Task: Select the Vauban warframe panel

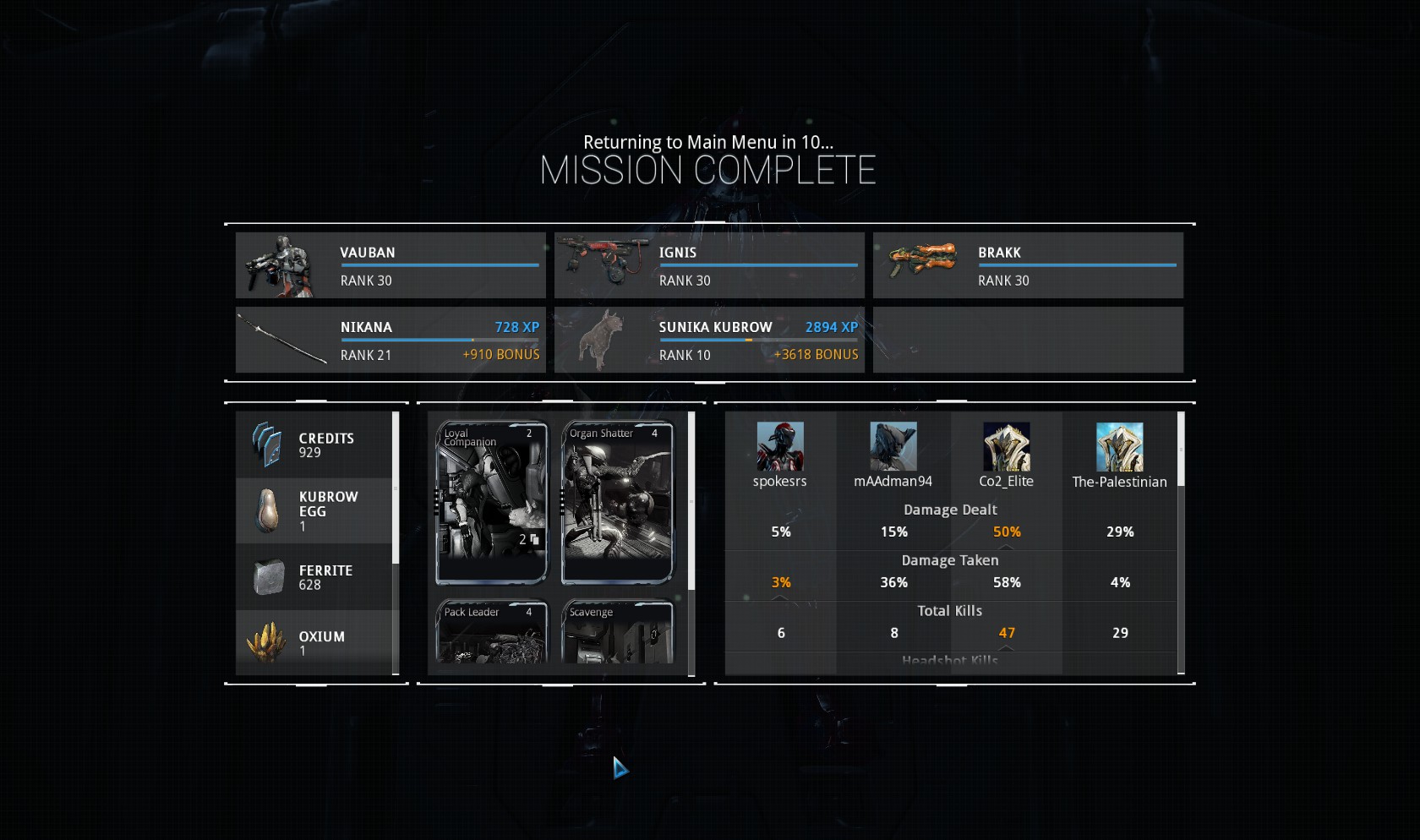Action: click(x=390, y=265)
